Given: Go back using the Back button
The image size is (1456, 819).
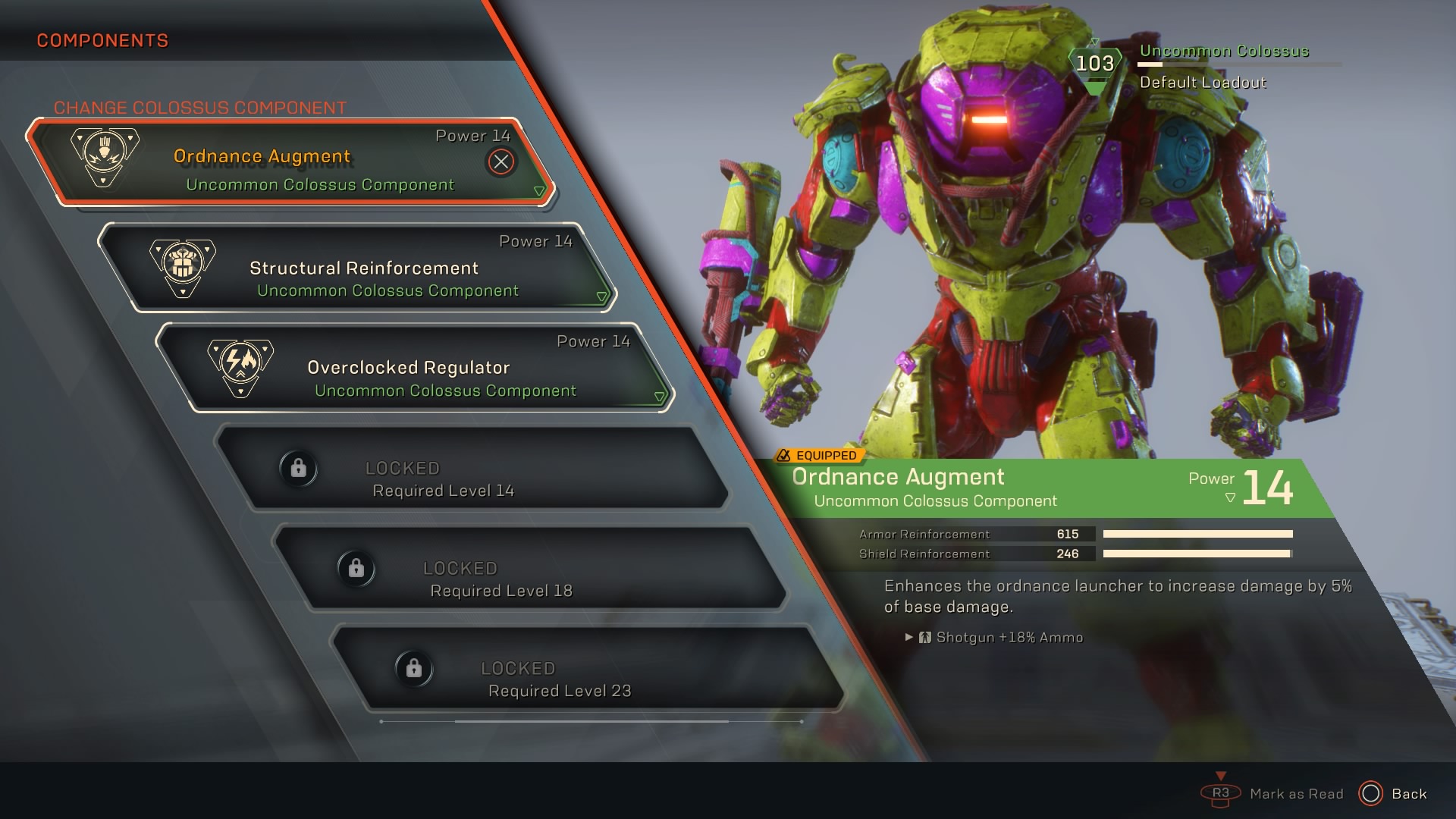Looking at the screenshot, I should (1392, 794).
